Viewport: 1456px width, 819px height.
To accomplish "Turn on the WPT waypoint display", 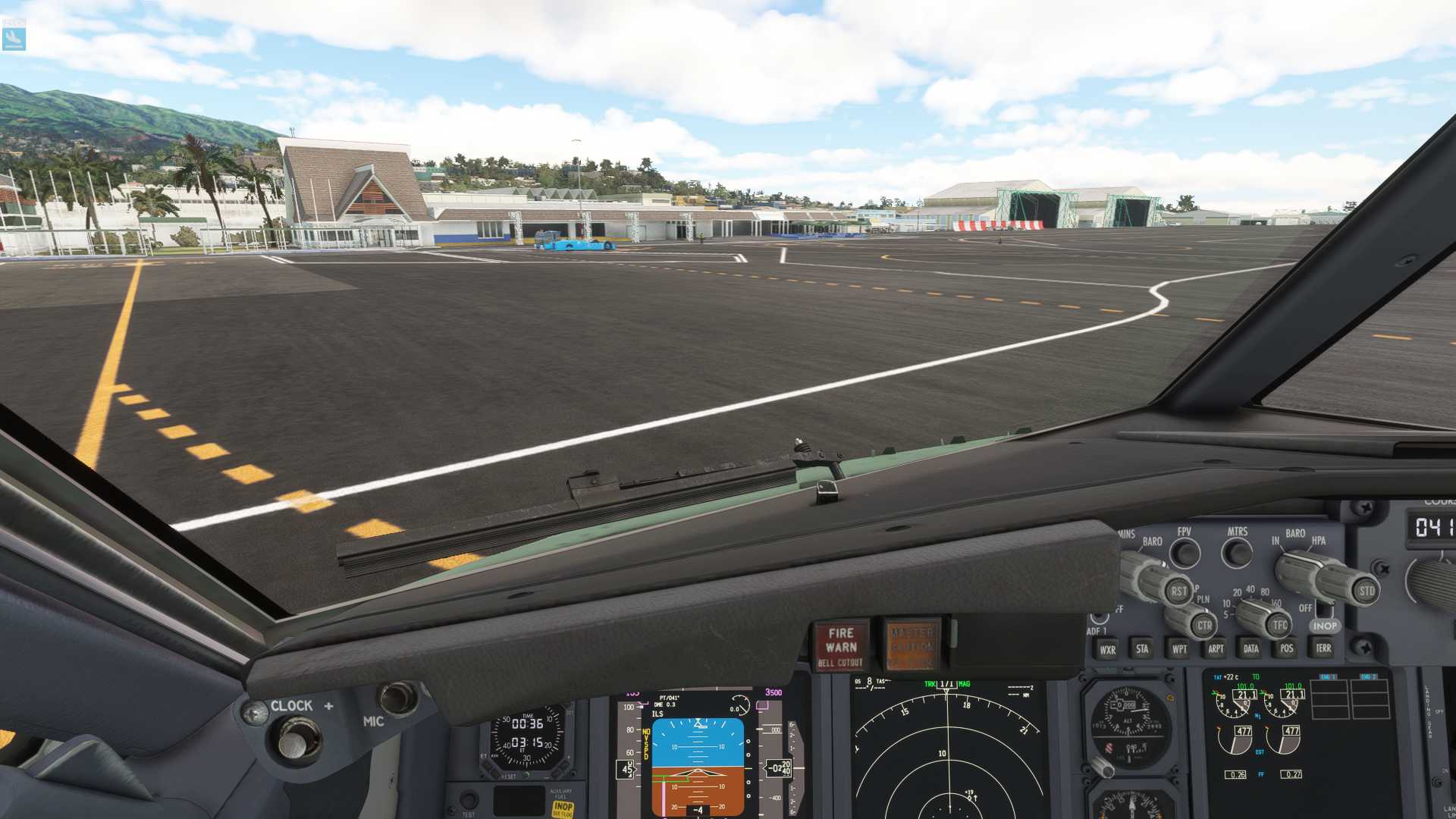I will point(1179,648).
